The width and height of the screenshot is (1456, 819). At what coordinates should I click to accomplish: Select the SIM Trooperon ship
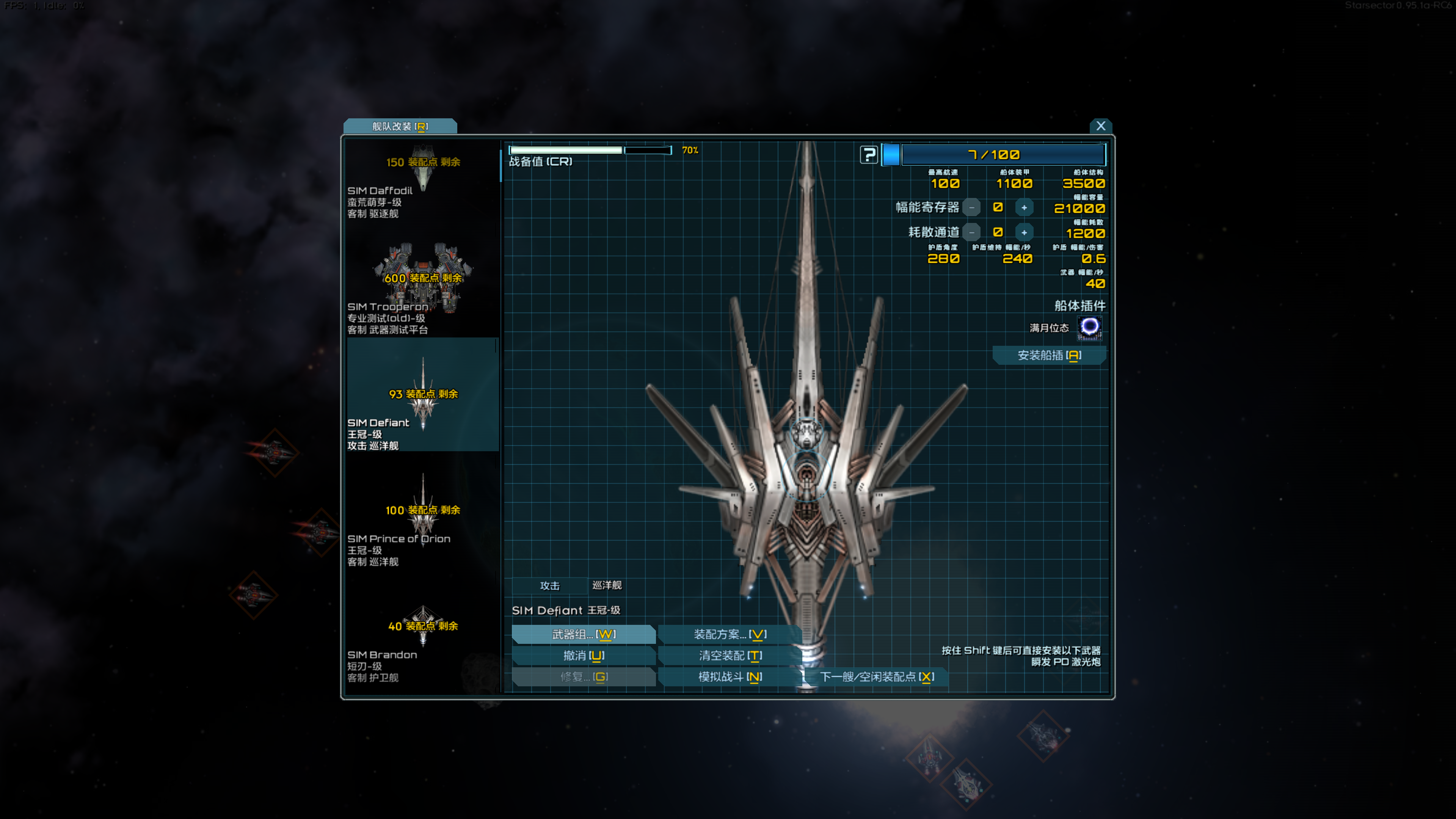422,288
